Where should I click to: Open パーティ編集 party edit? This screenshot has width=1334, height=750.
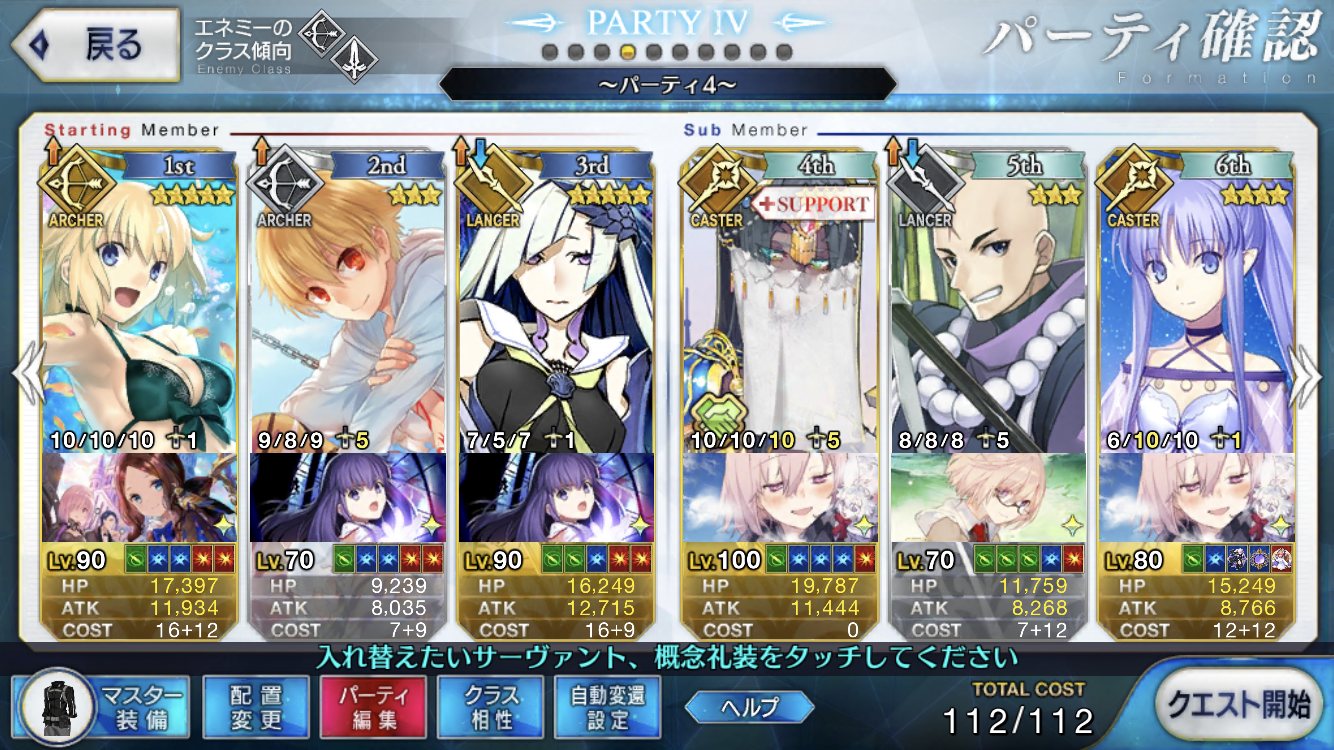pos(373,707)
